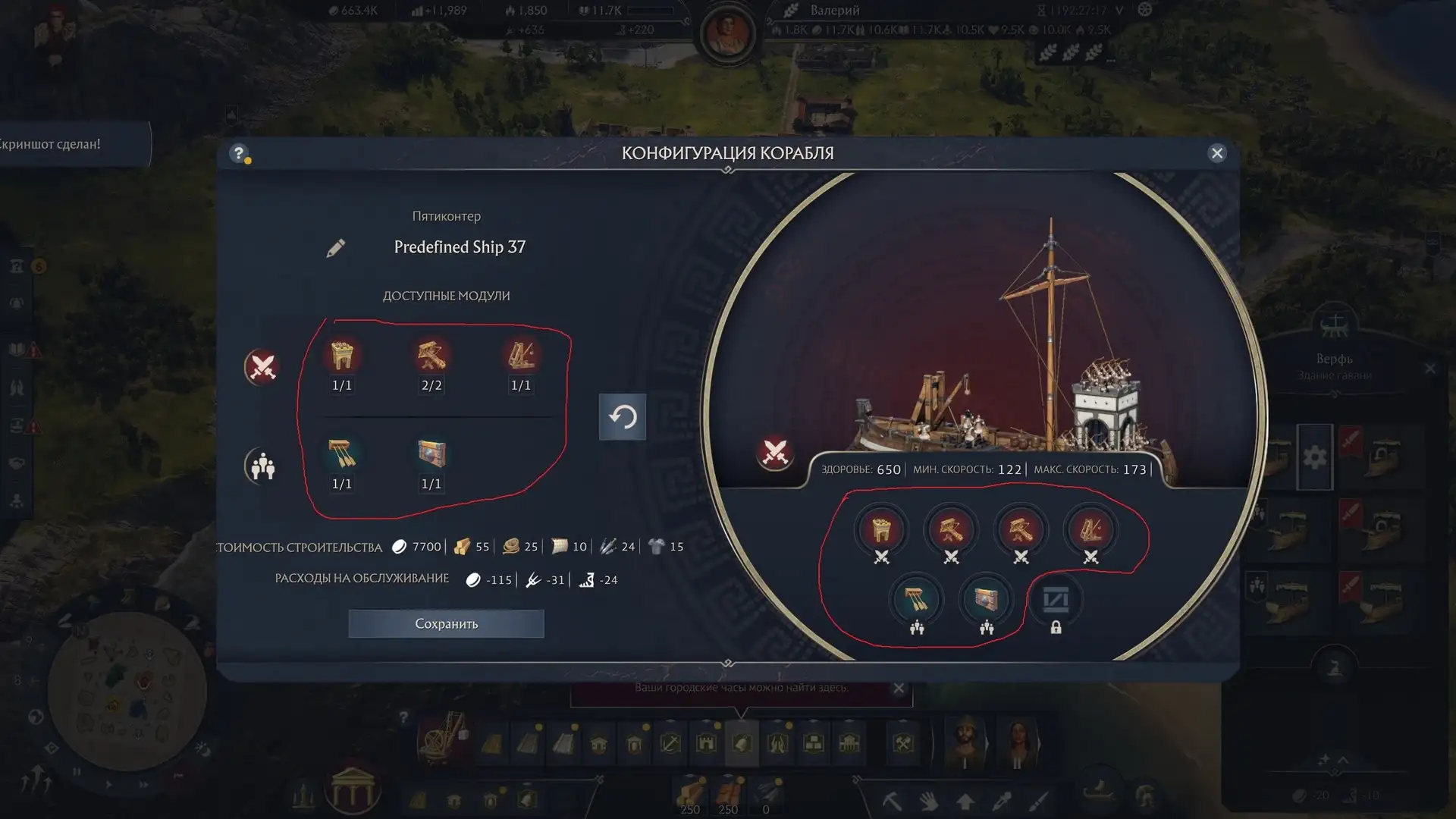Open the question mark help
The image size is (1456, 819).
point(239,153)
